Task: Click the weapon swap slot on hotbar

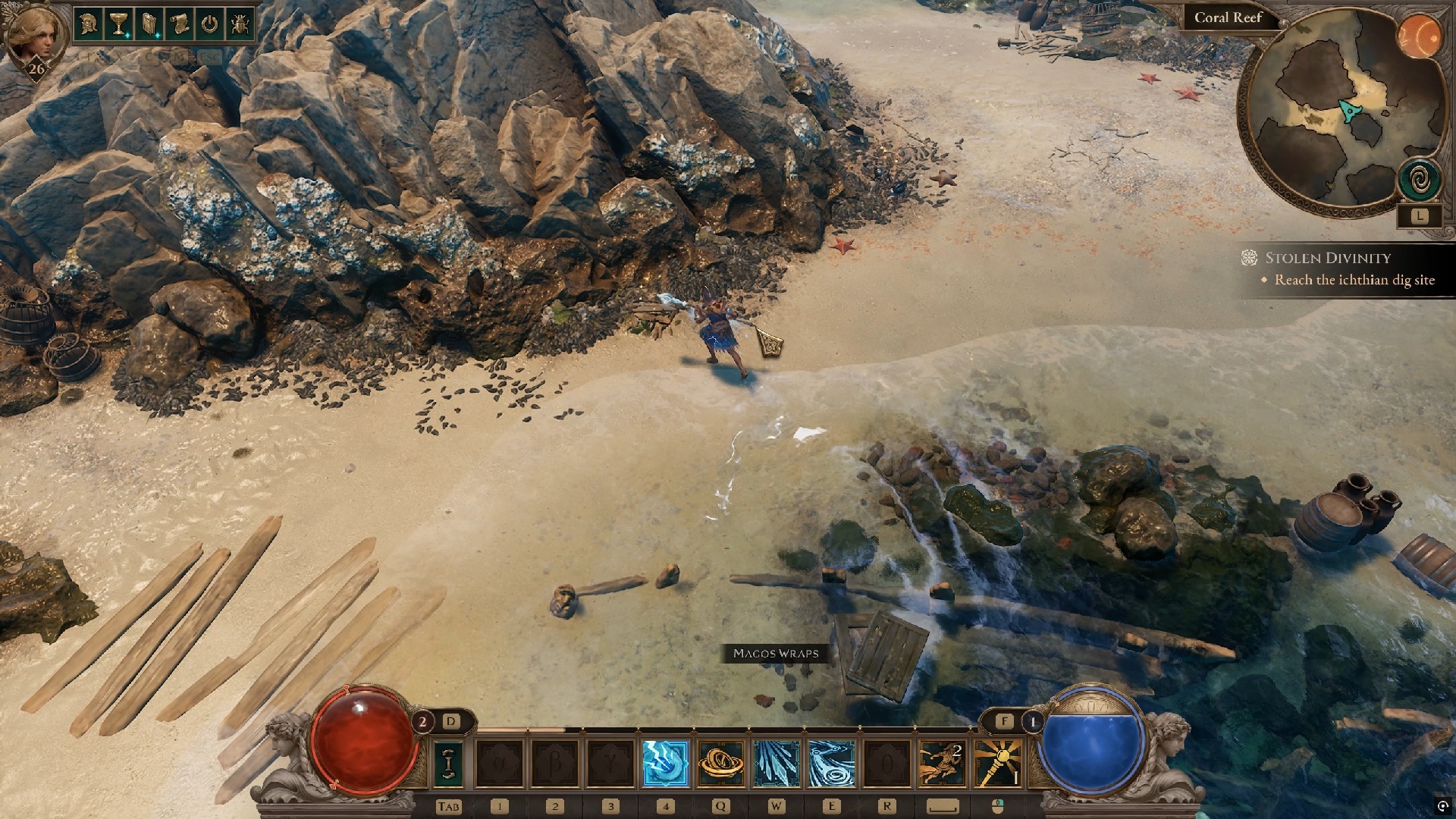Action: pos(448,764)
